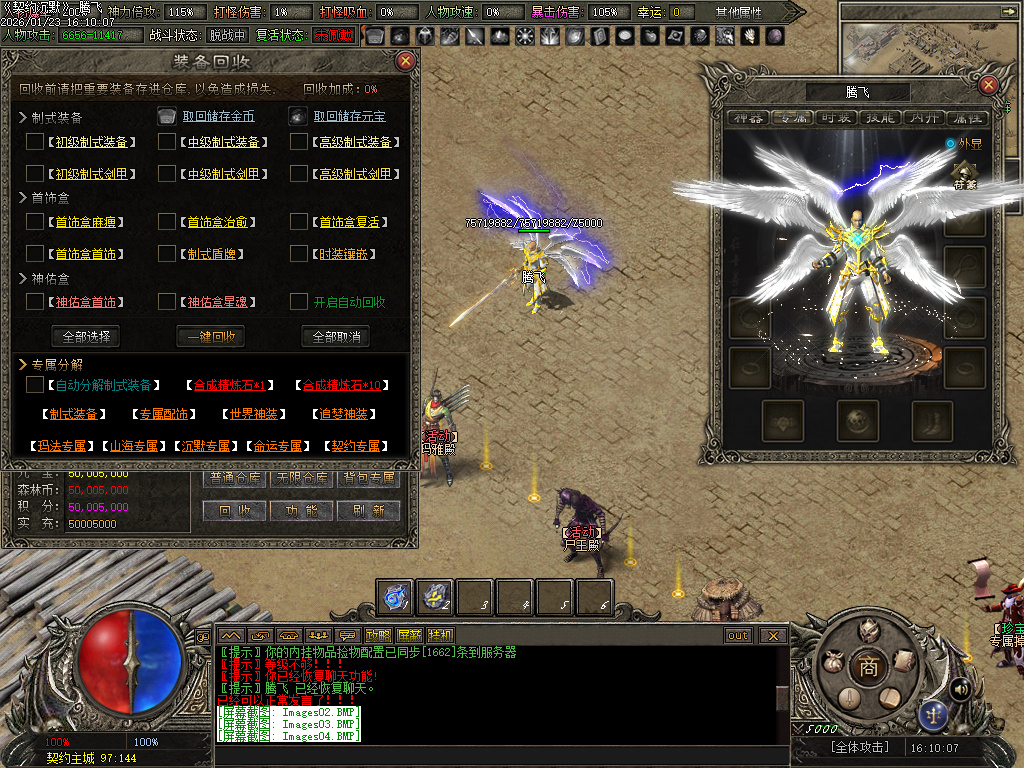The width and height of the screenshot is (1024, 768).
Task: Open the 世界神装 decomposition link
Action: [x=253, y=414]
